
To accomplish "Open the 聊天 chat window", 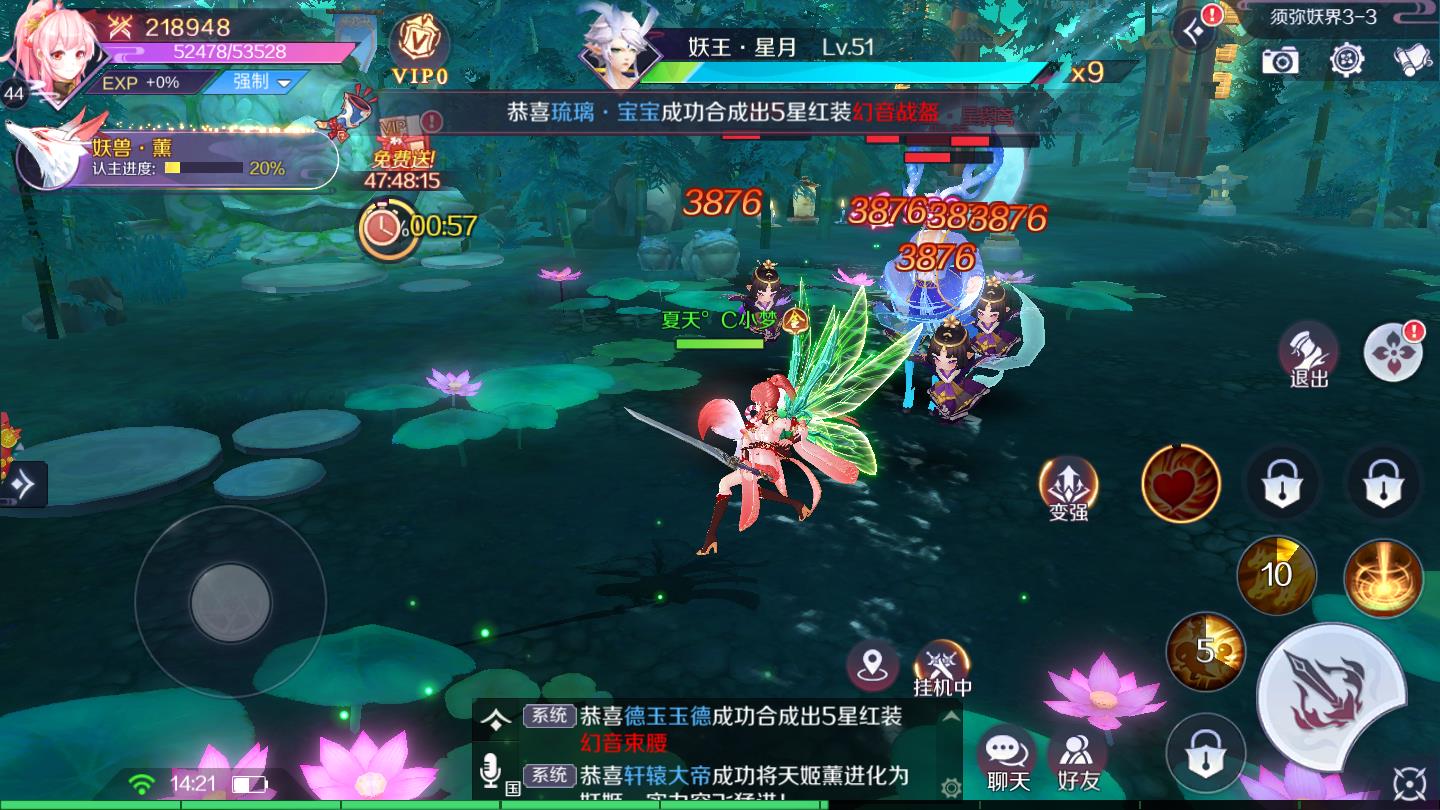I will pos(1007,759).
